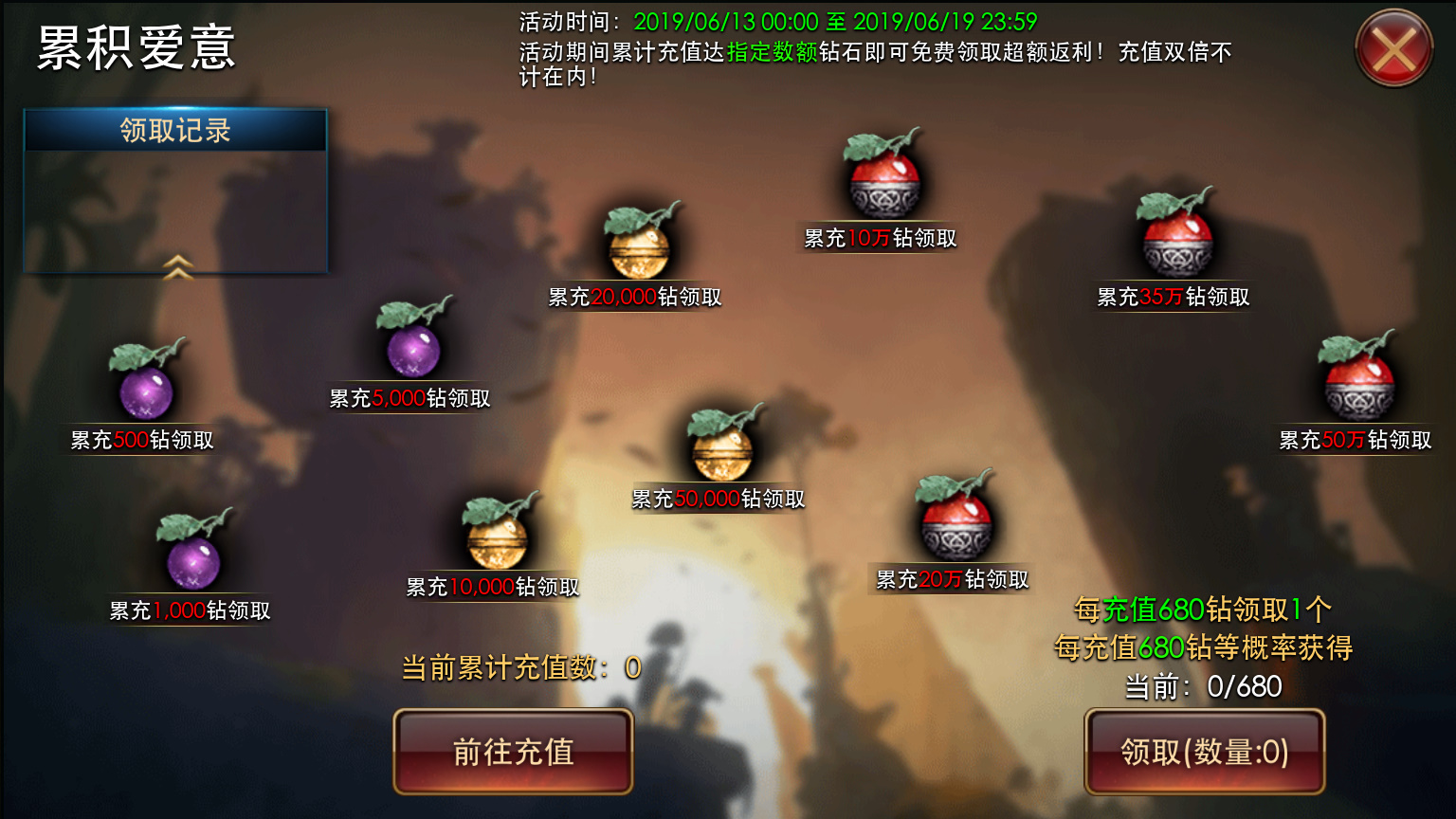This screenshot has height=819, width=1456.
Task: Collapse the 领取记录 panel with the arrow
Action: (x=178, y=267)
